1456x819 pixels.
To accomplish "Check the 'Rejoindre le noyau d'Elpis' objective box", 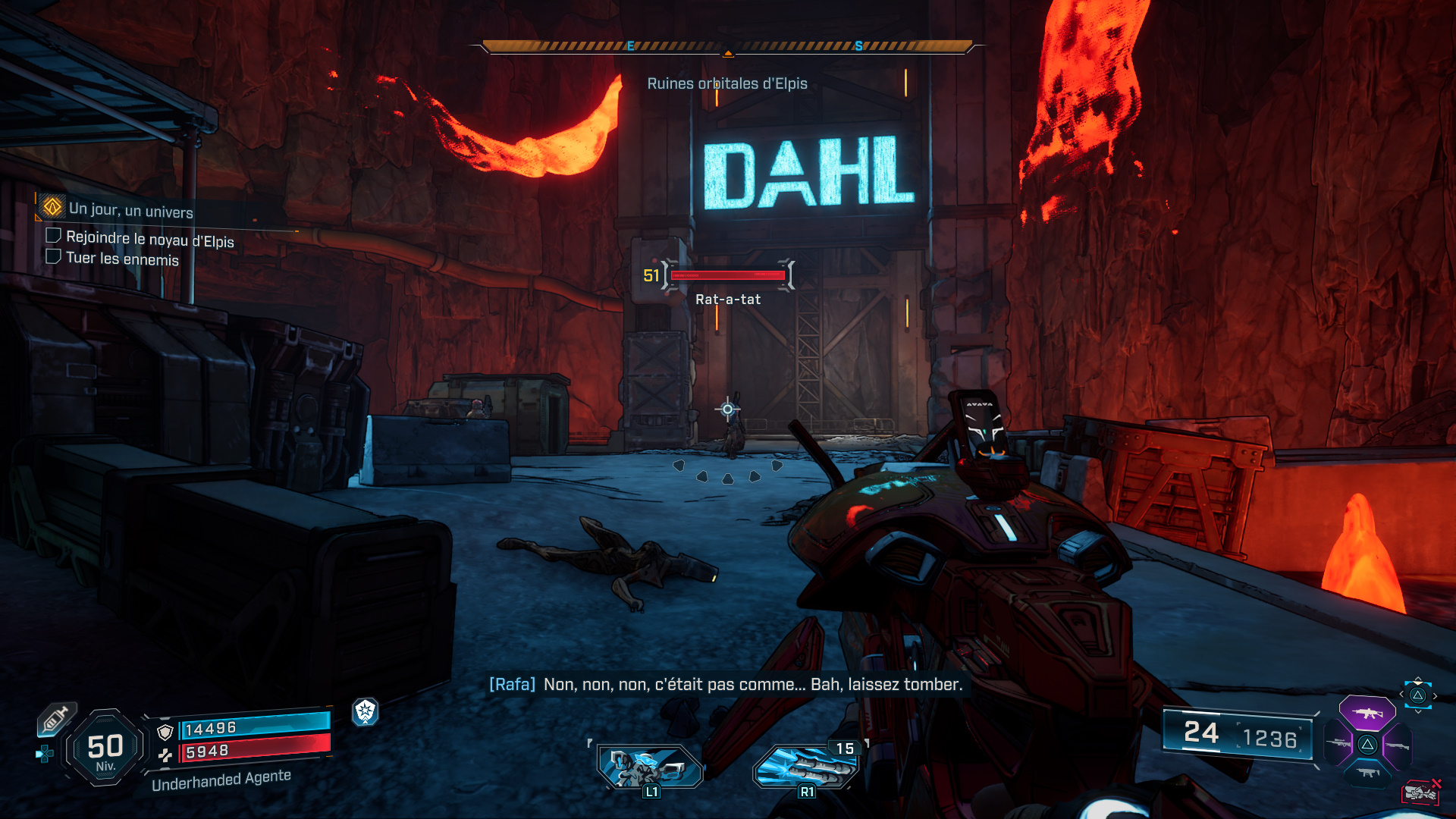I will click(54, 237).
